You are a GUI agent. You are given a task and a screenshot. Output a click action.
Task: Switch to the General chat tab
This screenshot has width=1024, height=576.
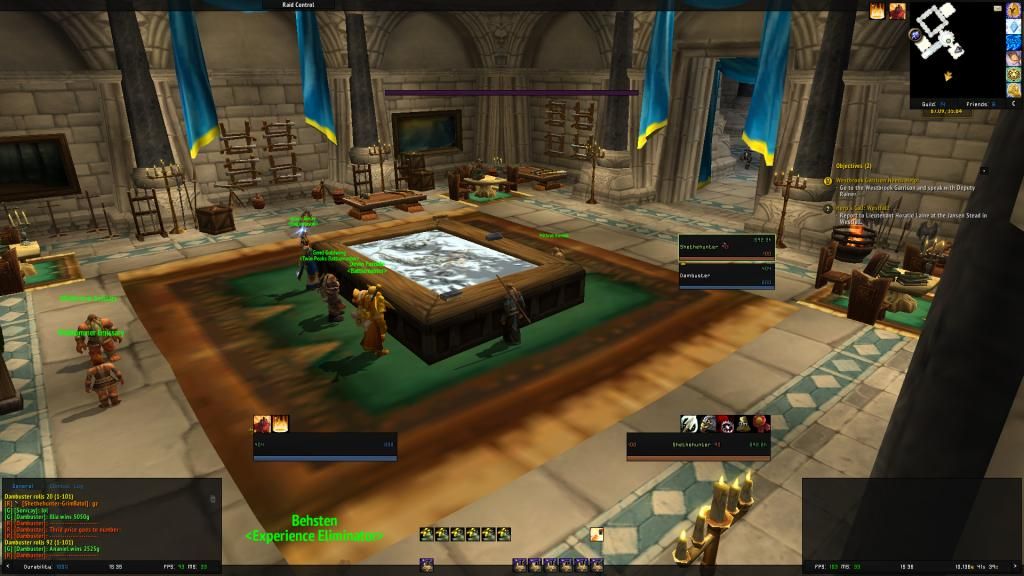point(23,485)
